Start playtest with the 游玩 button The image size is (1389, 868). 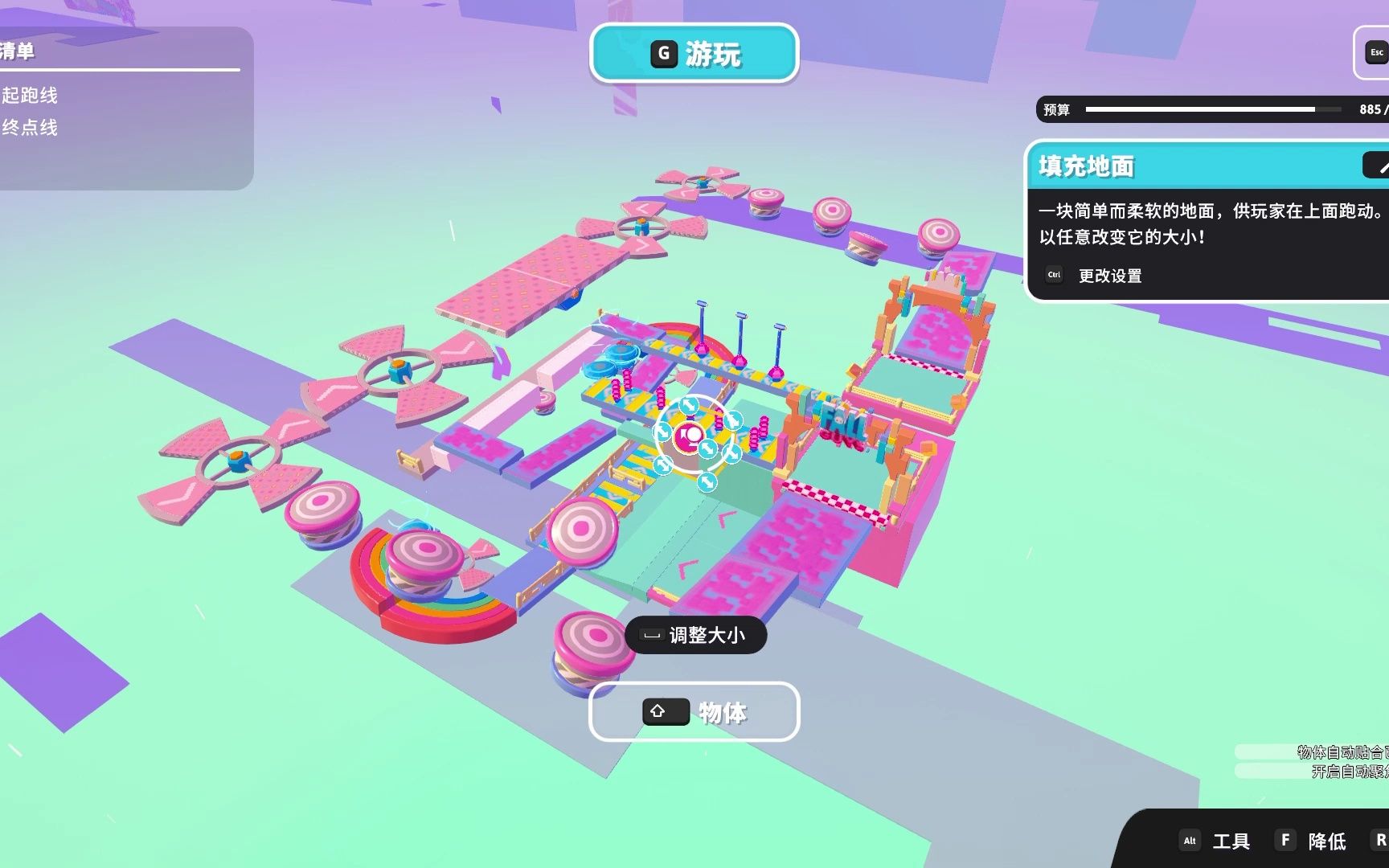coord(694,54)
